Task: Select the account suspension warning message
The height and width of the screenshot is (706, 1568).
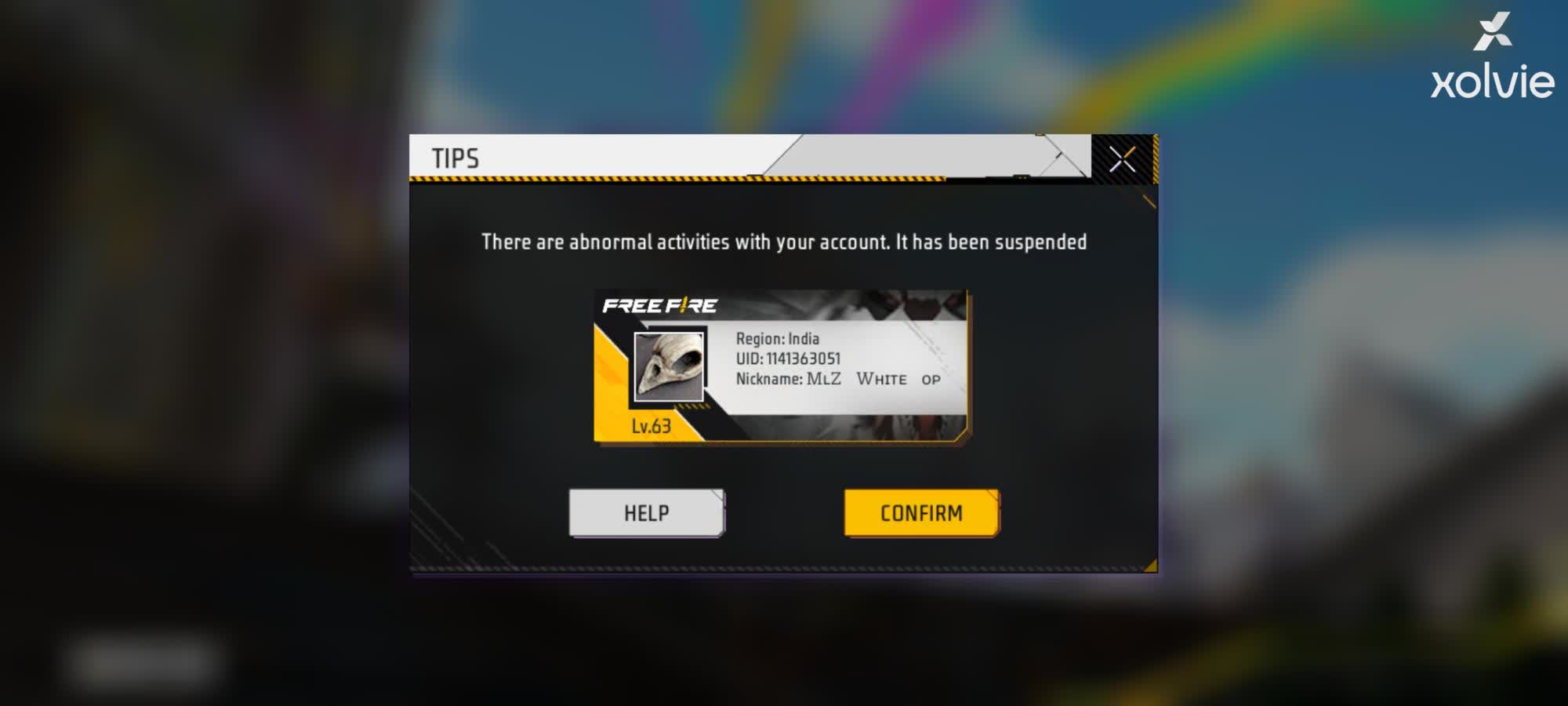Action: pyautogui.click(x=784, y=242)
